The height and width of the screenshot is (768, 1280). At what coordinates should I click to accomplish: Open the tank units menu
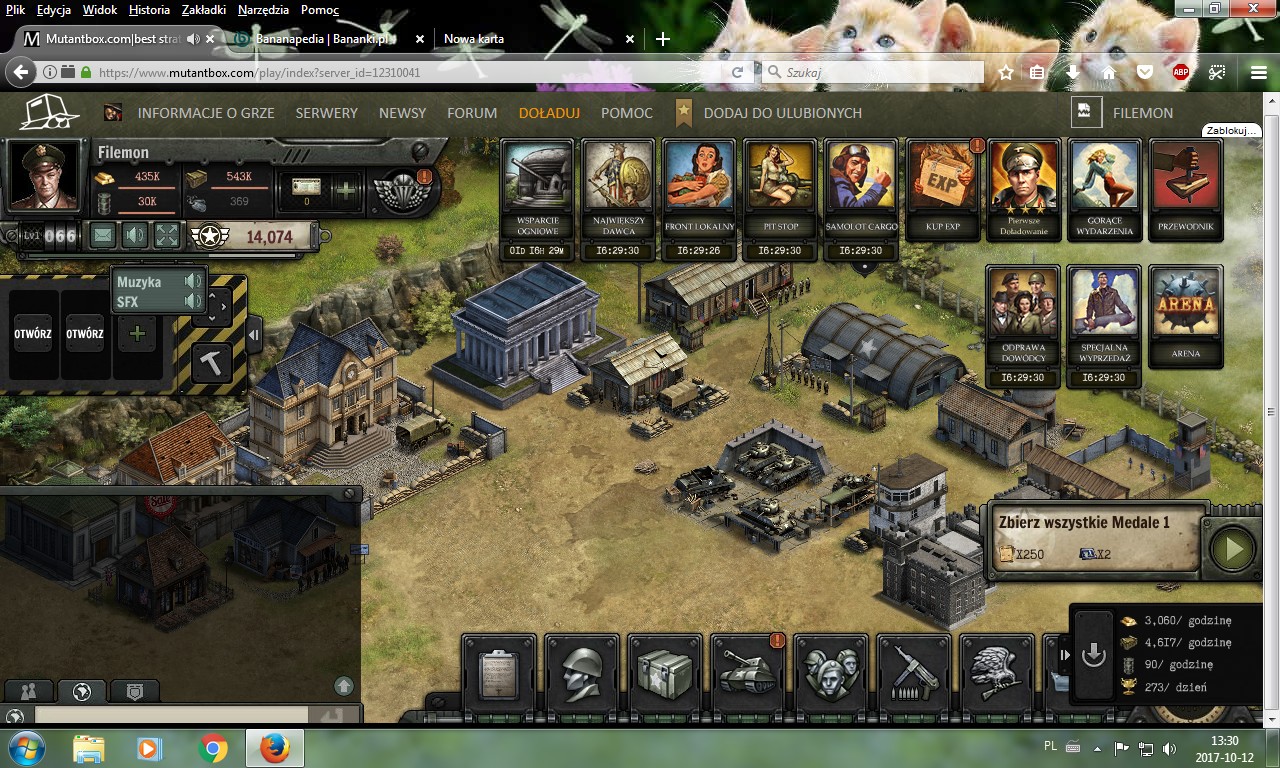749,671
